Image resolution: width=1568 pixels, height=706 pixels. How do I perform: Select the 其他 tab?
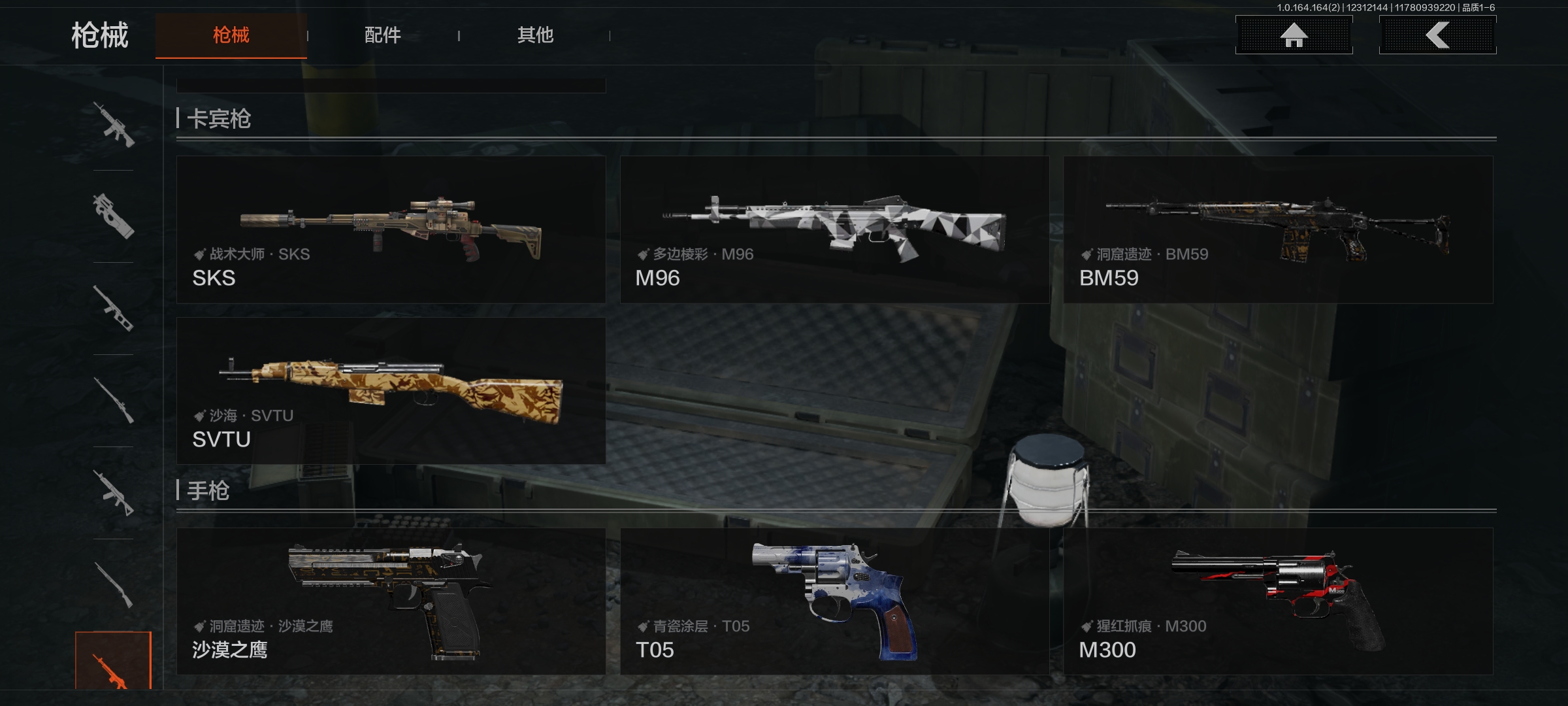(x=535, y=35)
